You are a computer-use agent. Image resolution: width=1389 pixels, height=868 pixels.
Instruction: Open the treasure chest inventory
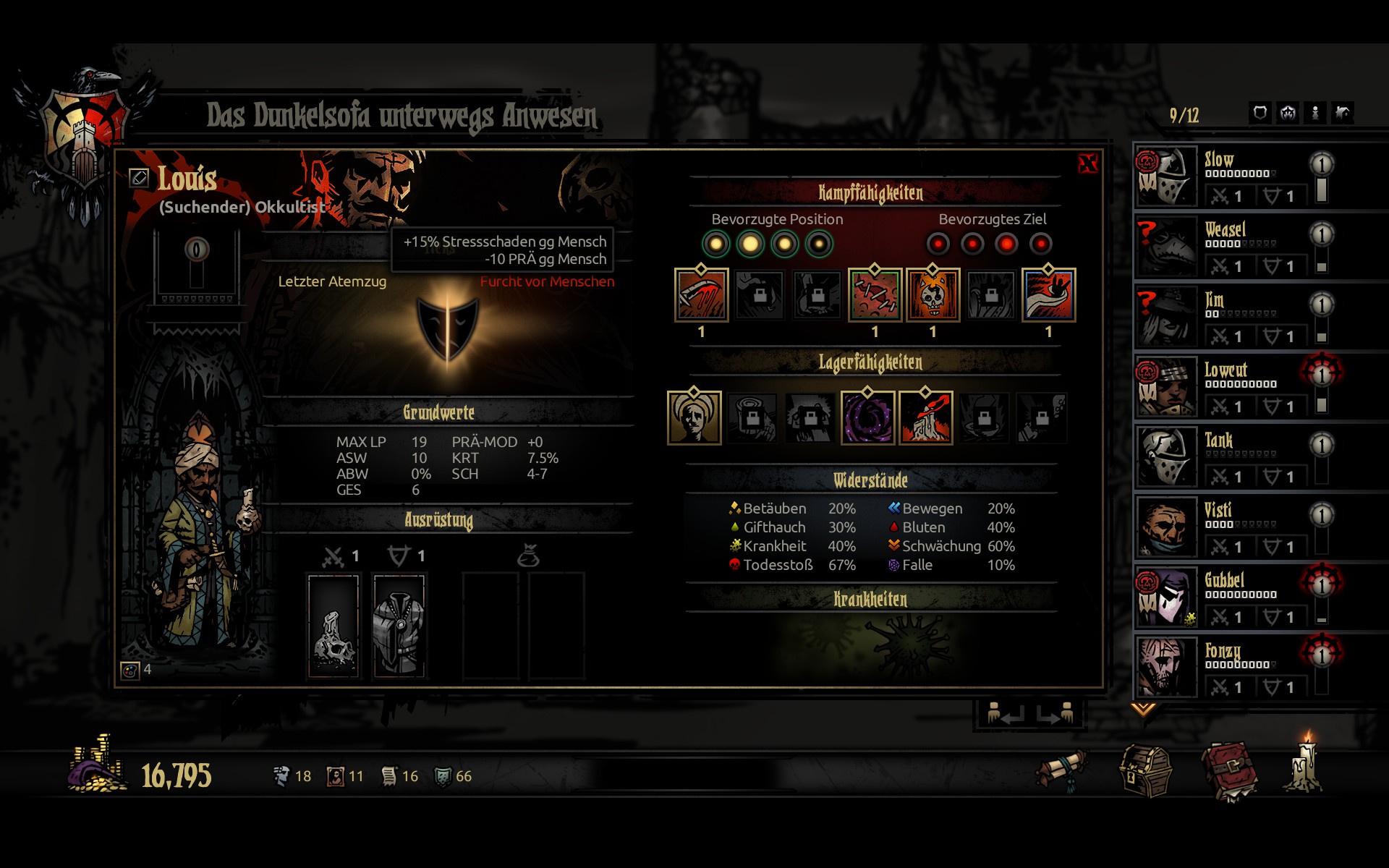(1146, 771)
